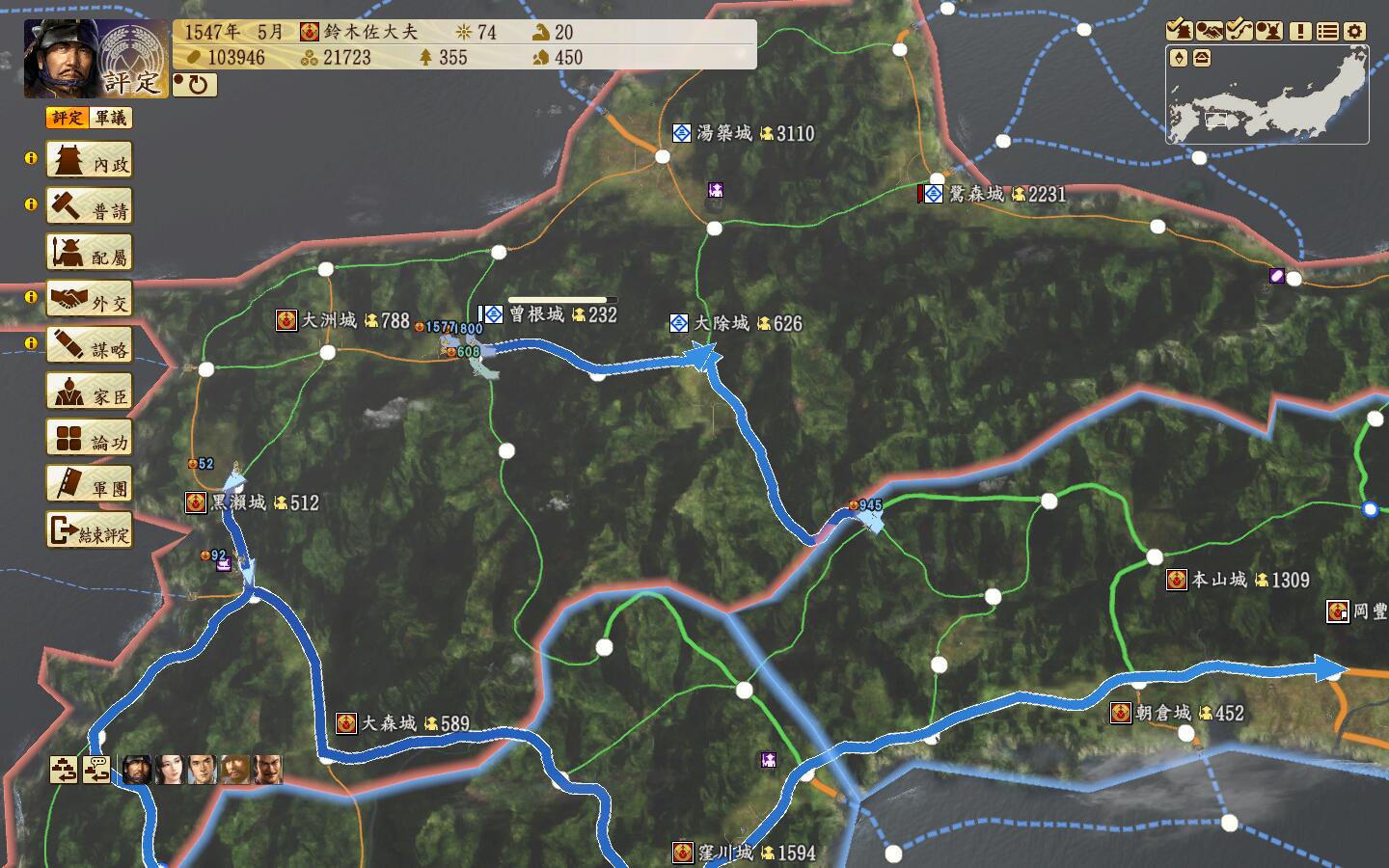Screen dimensions: 1389x868
Task: Open settings with the gear icon
Action: pyautogui.click(x=1355, y=31)
